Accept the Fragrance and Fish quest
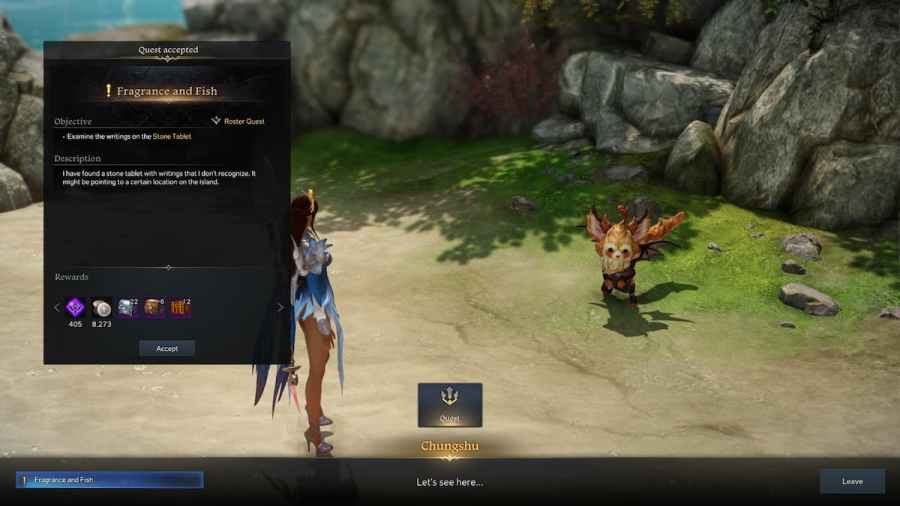This screenshot has width=900, height=506. 167,348
